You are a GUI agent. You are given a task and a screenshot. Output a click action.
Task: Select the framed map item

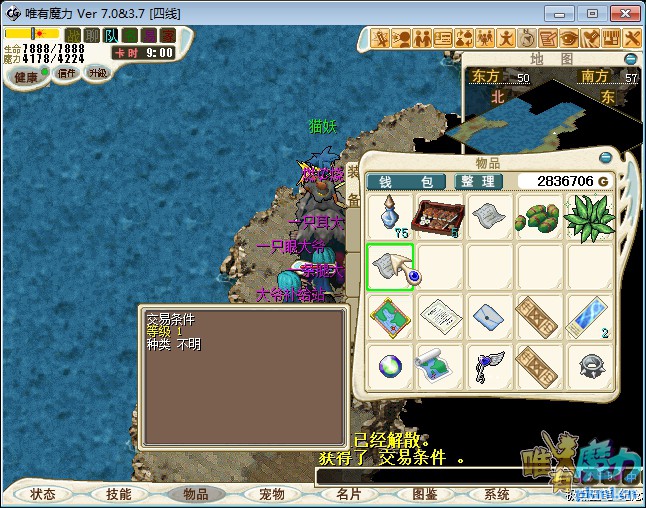coord(389,316)
